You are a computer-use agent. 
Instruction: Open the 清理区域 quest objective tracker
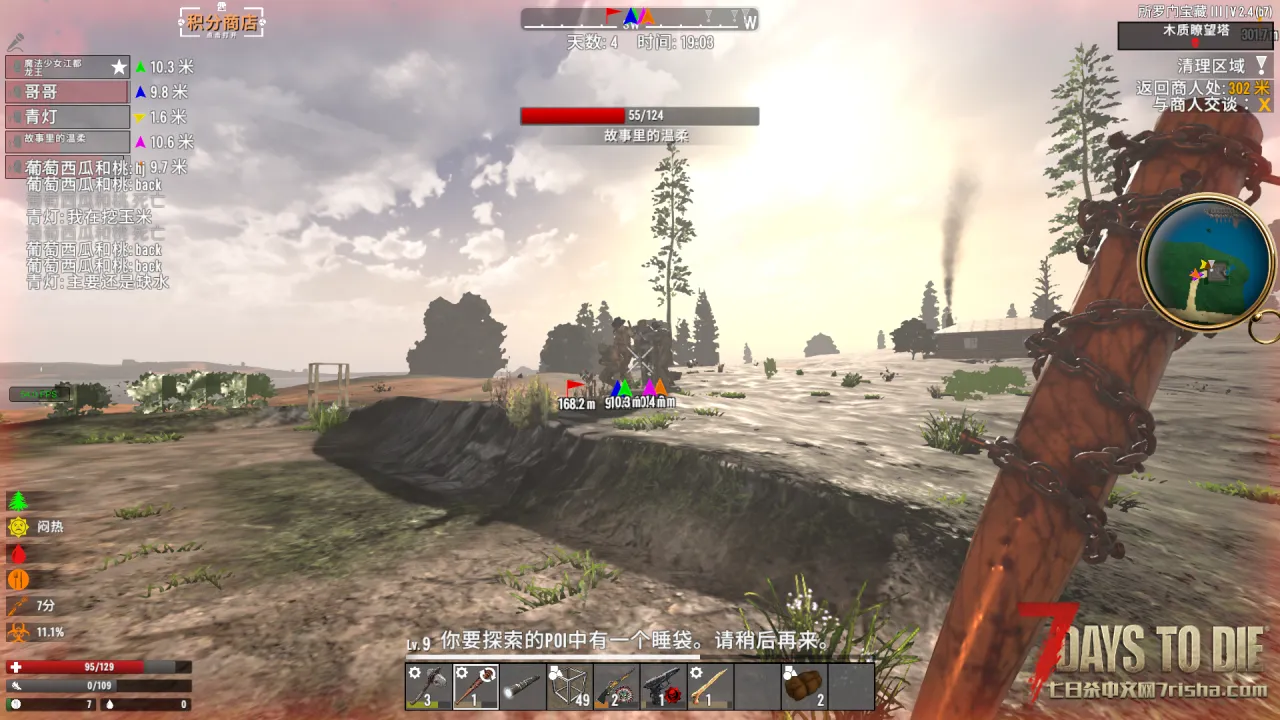click(1211, 66)
